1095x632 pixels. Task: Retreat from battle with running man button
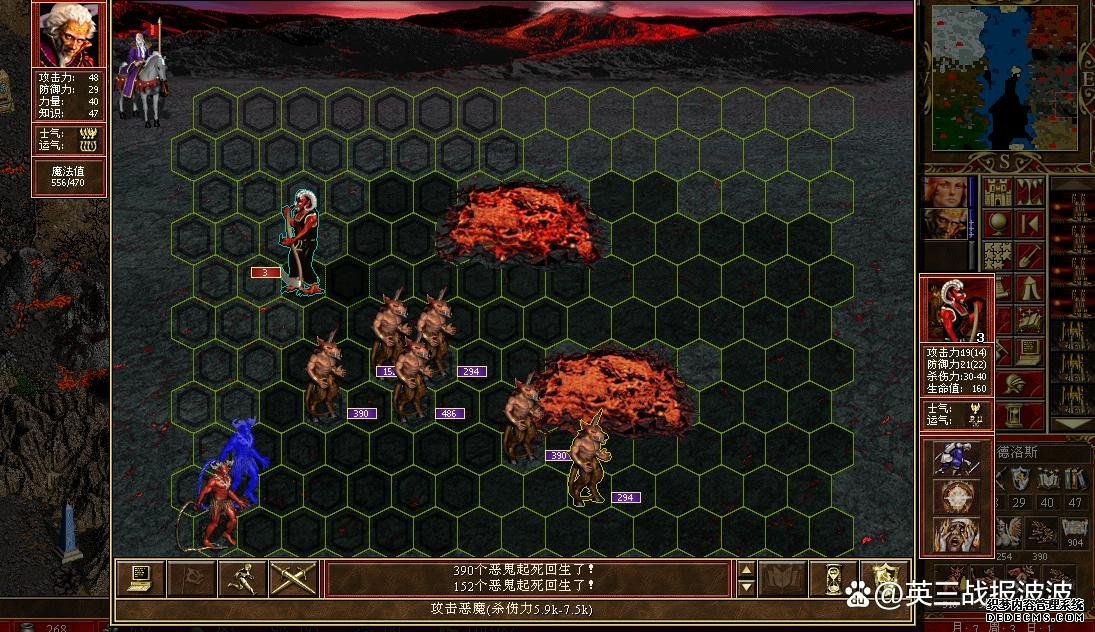(241, 578)
